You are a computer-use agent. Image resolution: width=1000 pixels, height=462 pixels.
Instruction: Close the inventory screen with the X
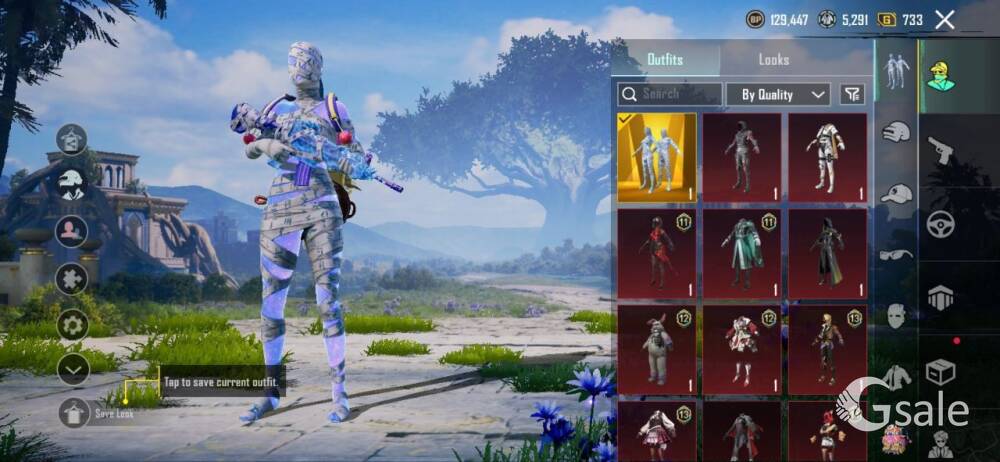pos(944,19)
